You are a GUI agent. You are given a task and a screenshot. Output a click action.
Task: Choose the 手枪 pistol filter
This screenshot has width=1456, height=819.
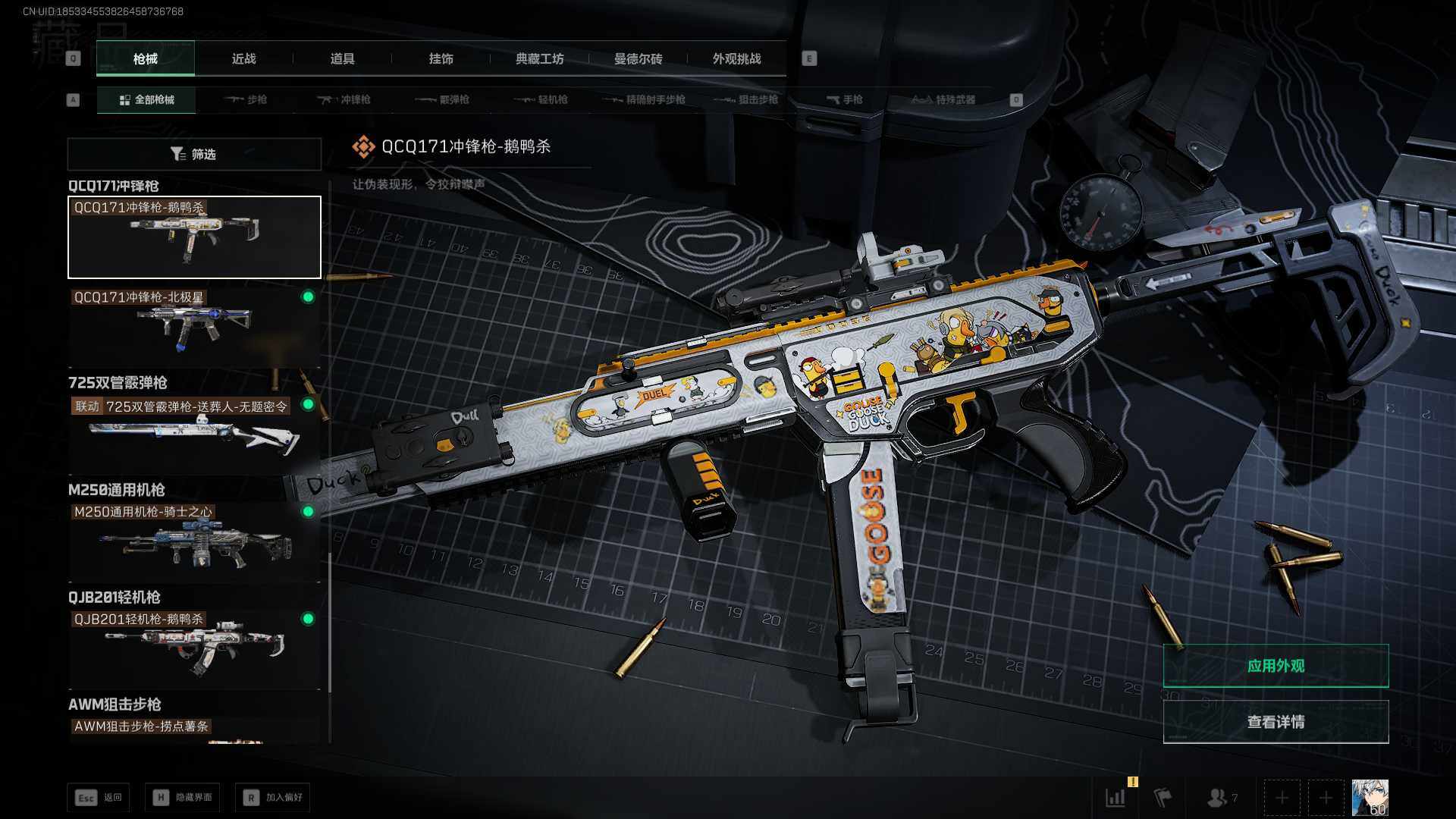click(845, 100)
